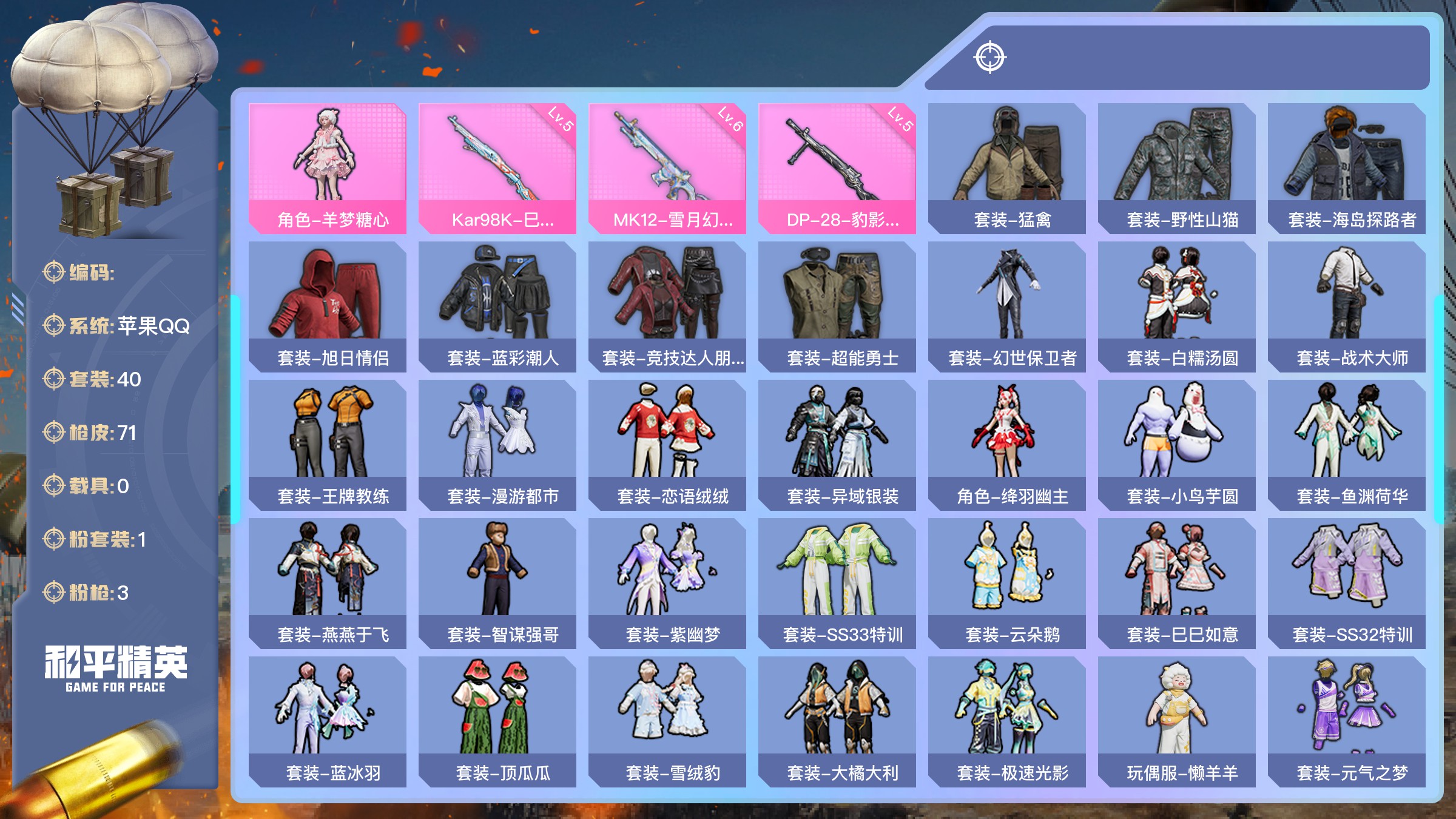1456x819 pixels.
Task: Select the watermelon 套装-顶瓜瓜 outfit
Action: coord(497,721)
